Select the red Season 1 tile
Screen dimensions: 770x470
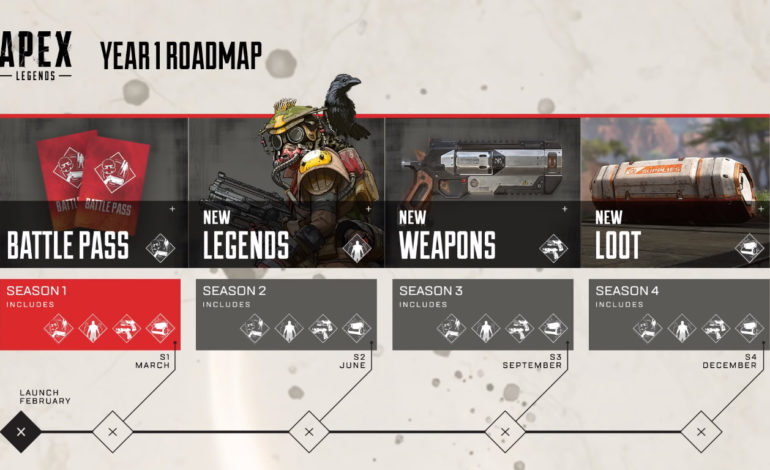pyautogui.click(x=90, y=314)
